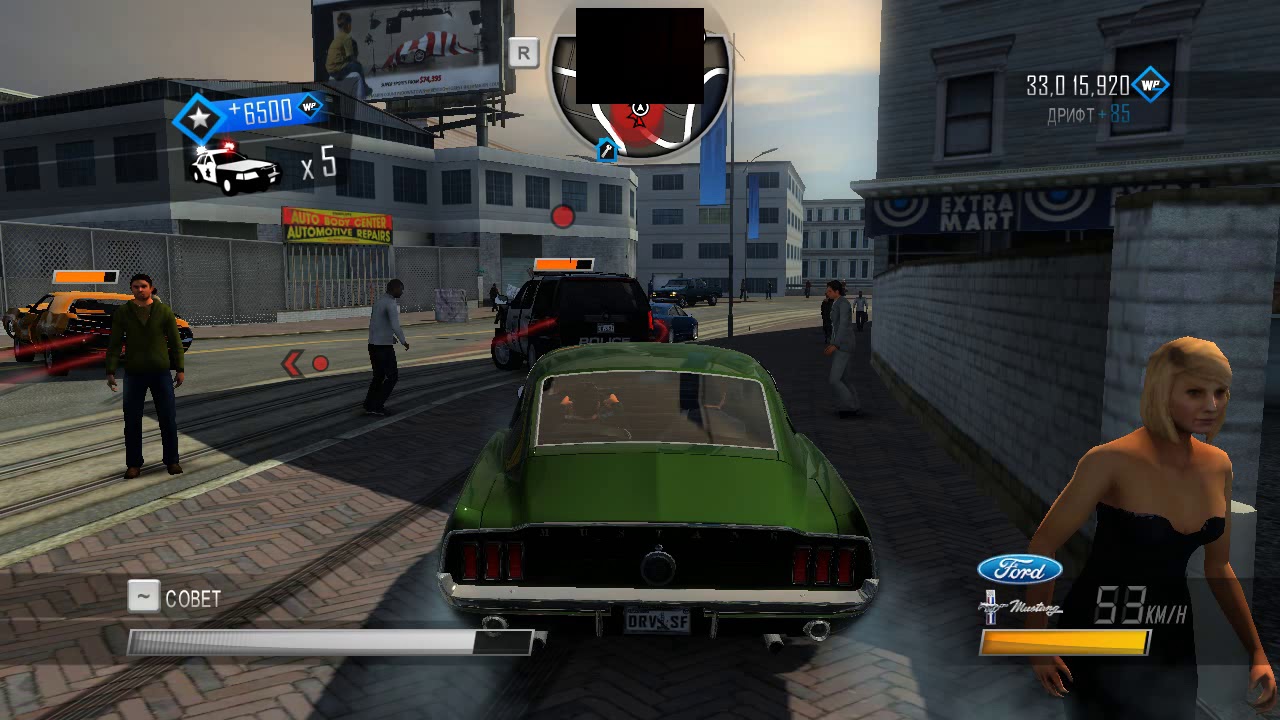Open the Совет hint label
This screenshot has width=1280, height=720.
[192, 598]
